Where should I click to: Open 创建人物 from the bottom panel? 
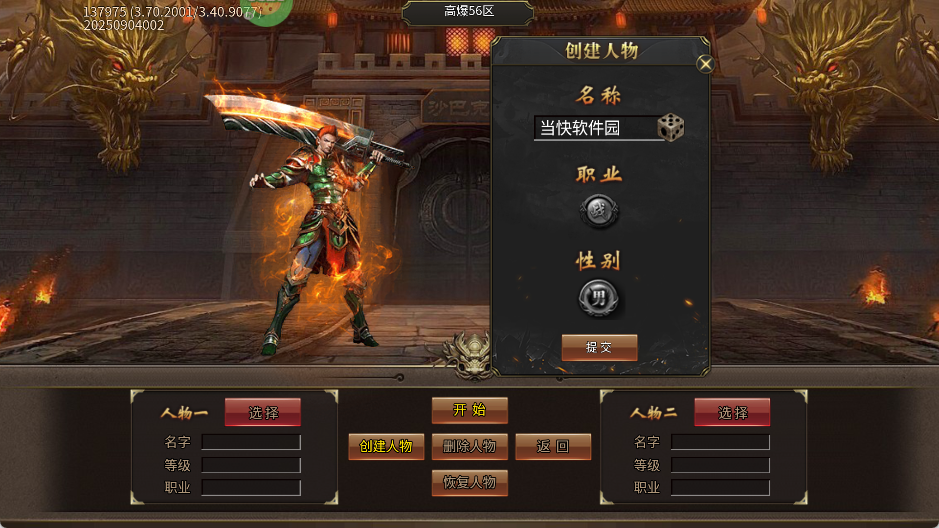tap(386, 447)
